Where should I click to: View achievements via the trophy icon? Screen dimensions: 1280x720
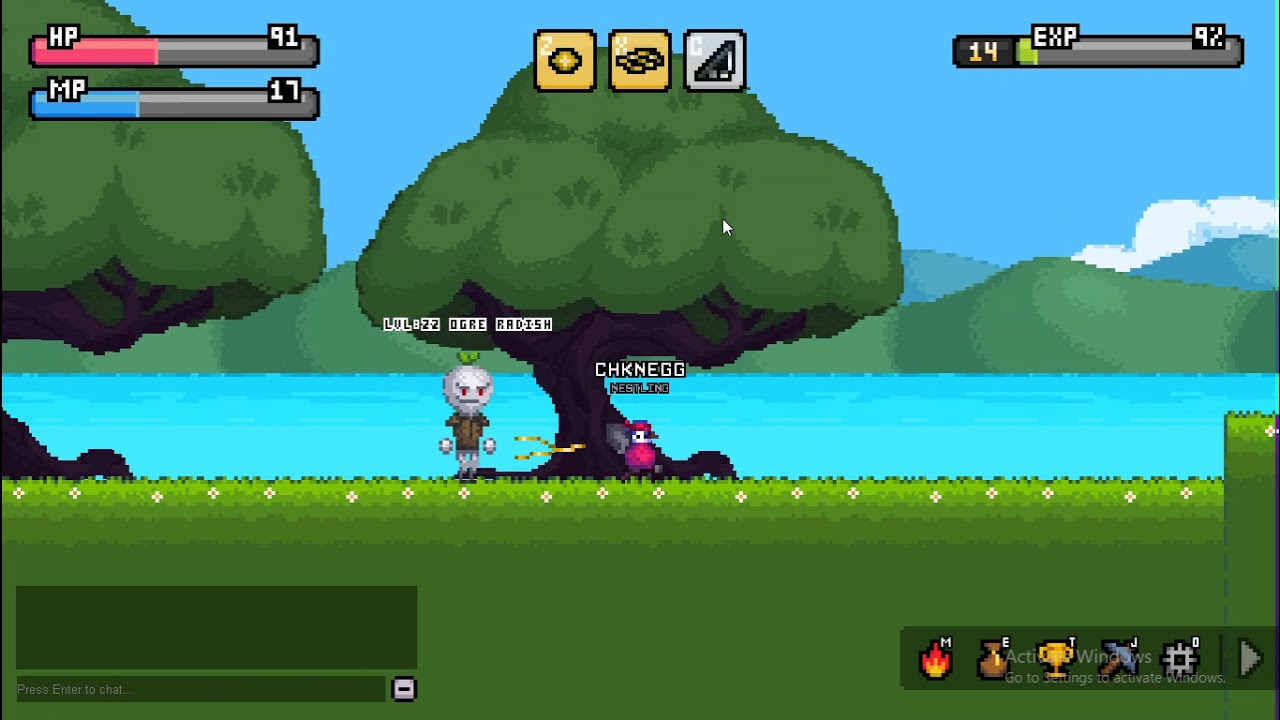(x=1054, y=656)
